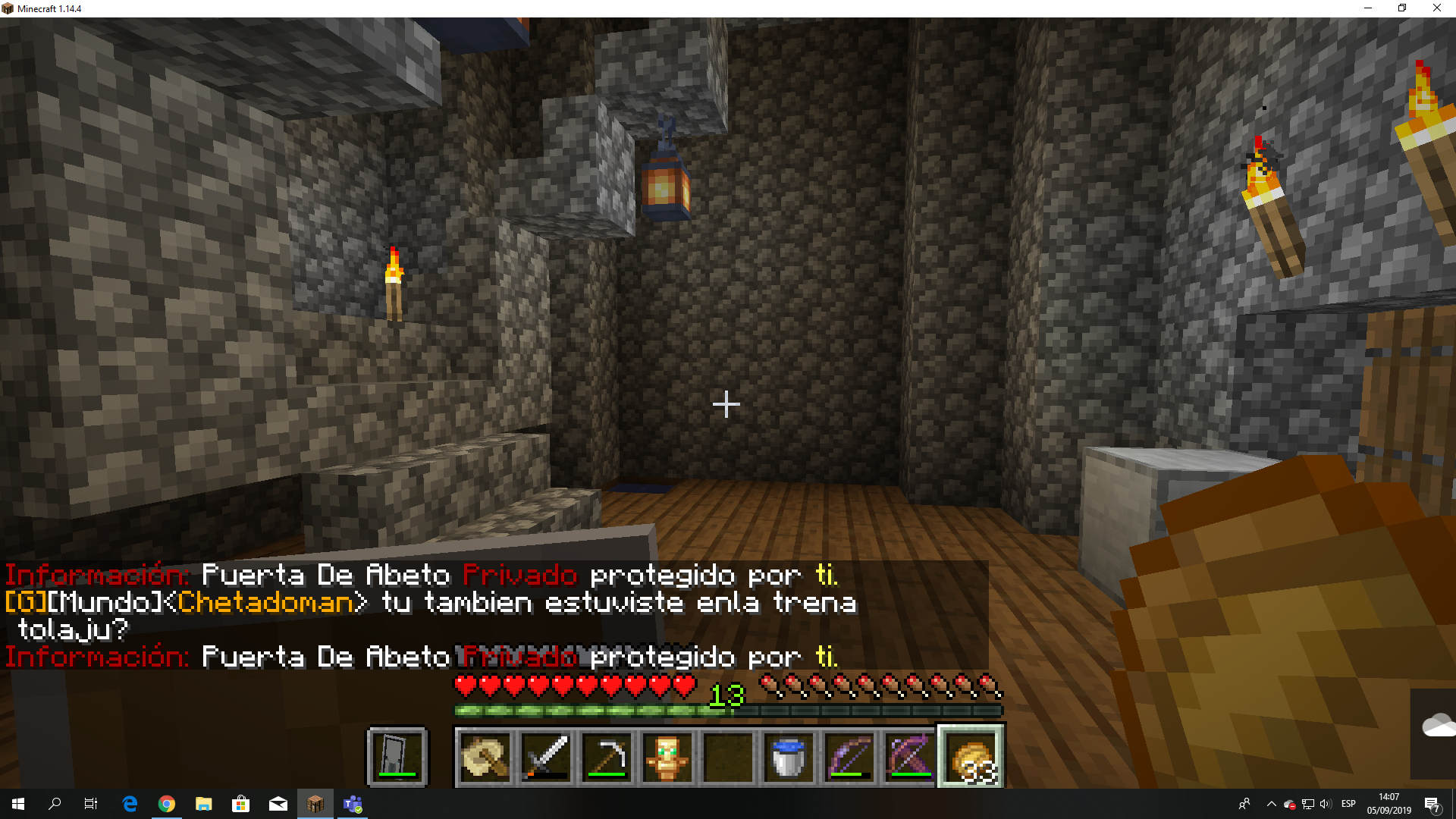Select the enchanted crossbow hotbar slot
The width and height of the screenshot is (1456, 819).
pos(910,756)
